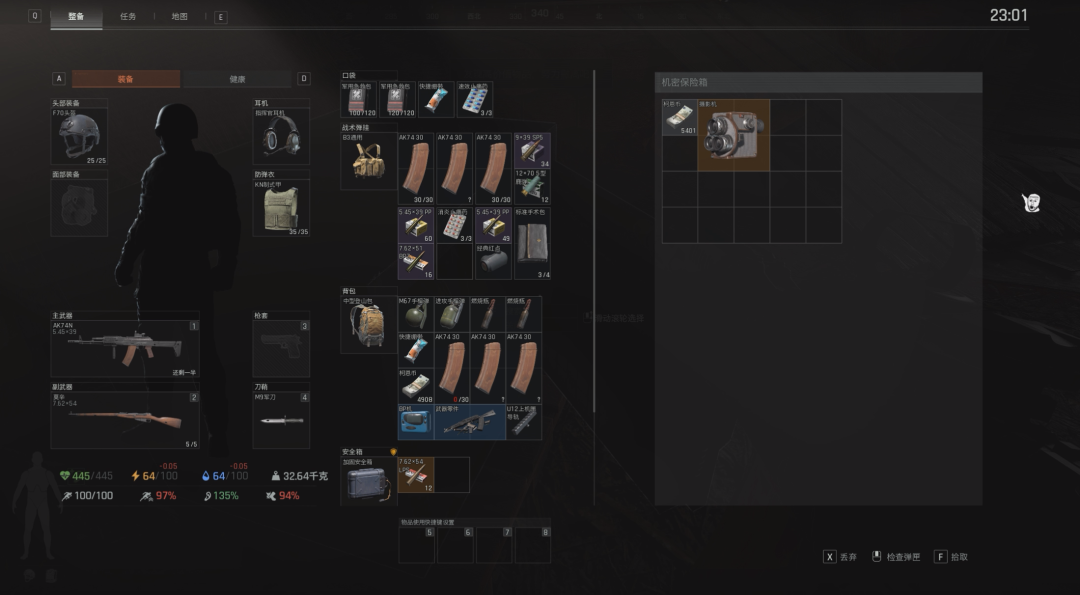
Task: Open the 任务 (missions) tab
Action: click(128, 17)
